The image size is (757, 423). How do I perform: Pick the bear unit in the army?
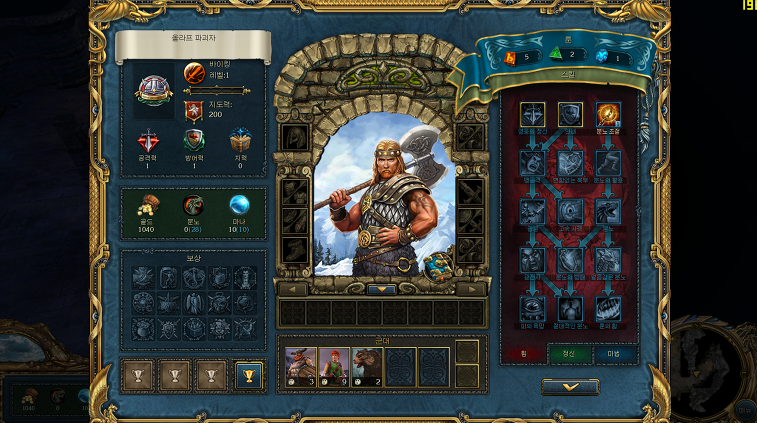click(x=367, y=367)
